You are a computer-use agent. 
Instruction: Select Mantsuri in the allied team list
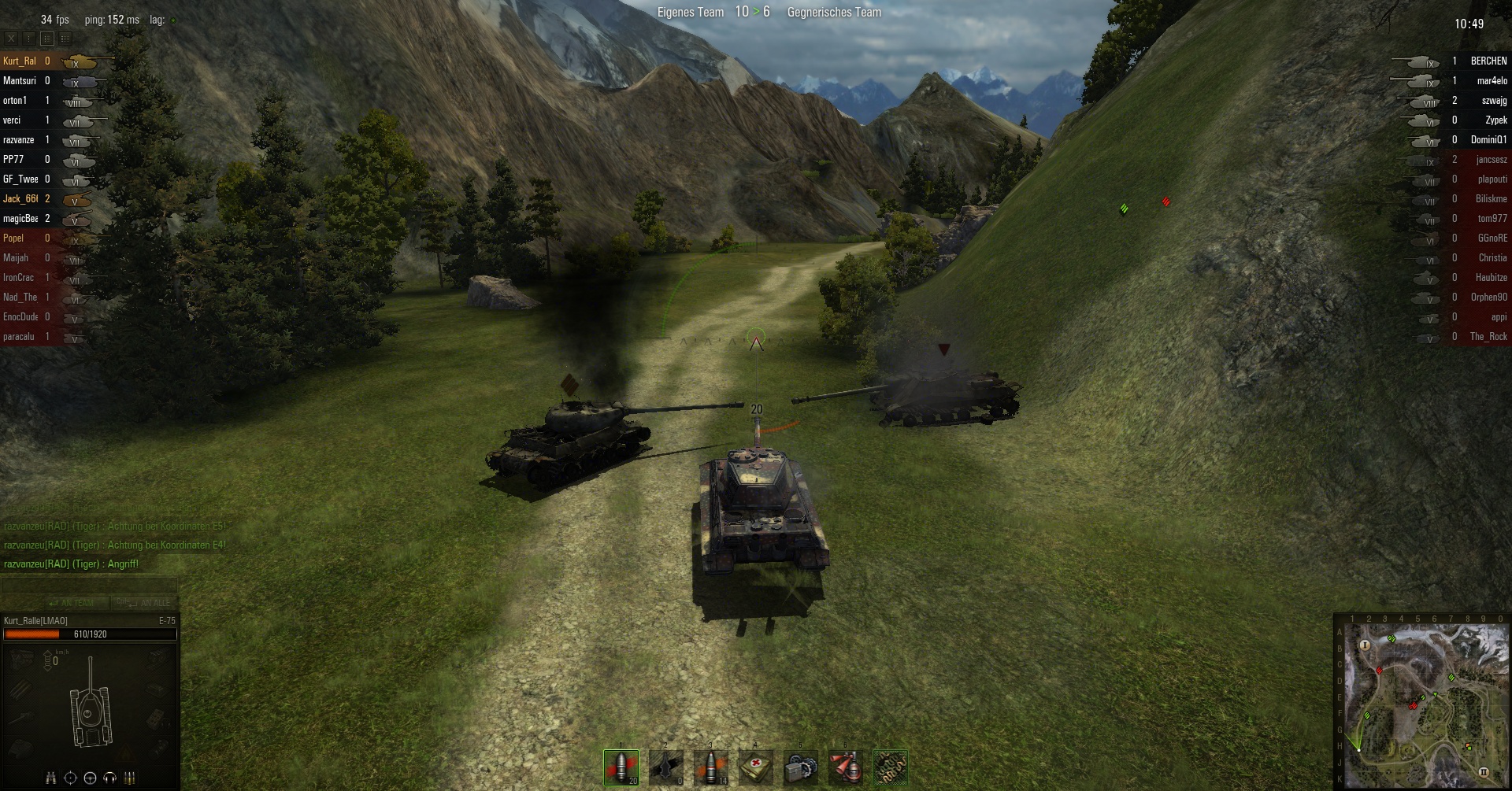(20, 80)
